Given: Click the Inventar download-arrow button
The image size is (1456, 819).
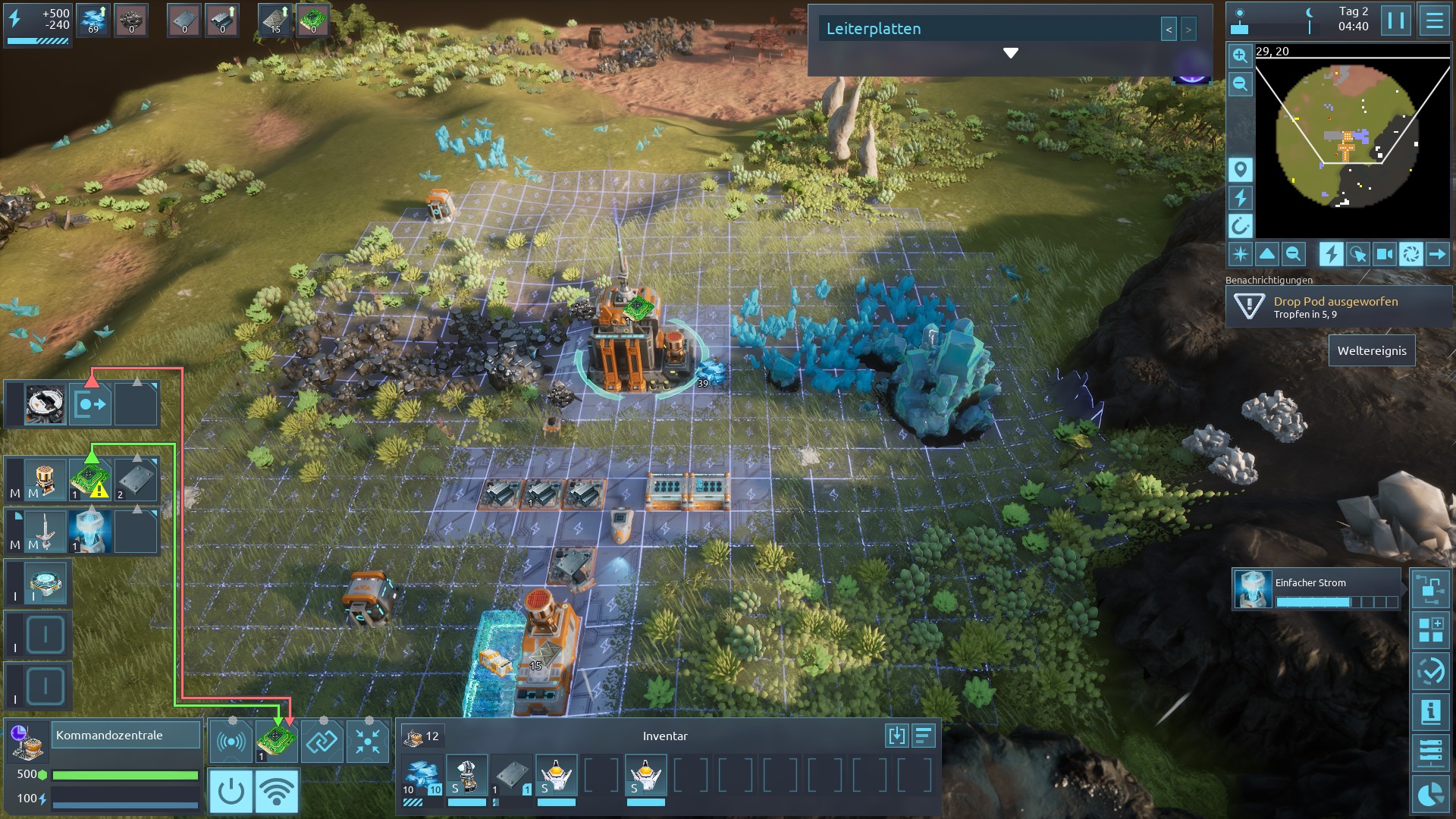Looking at the screenshot, I should 896,736.
